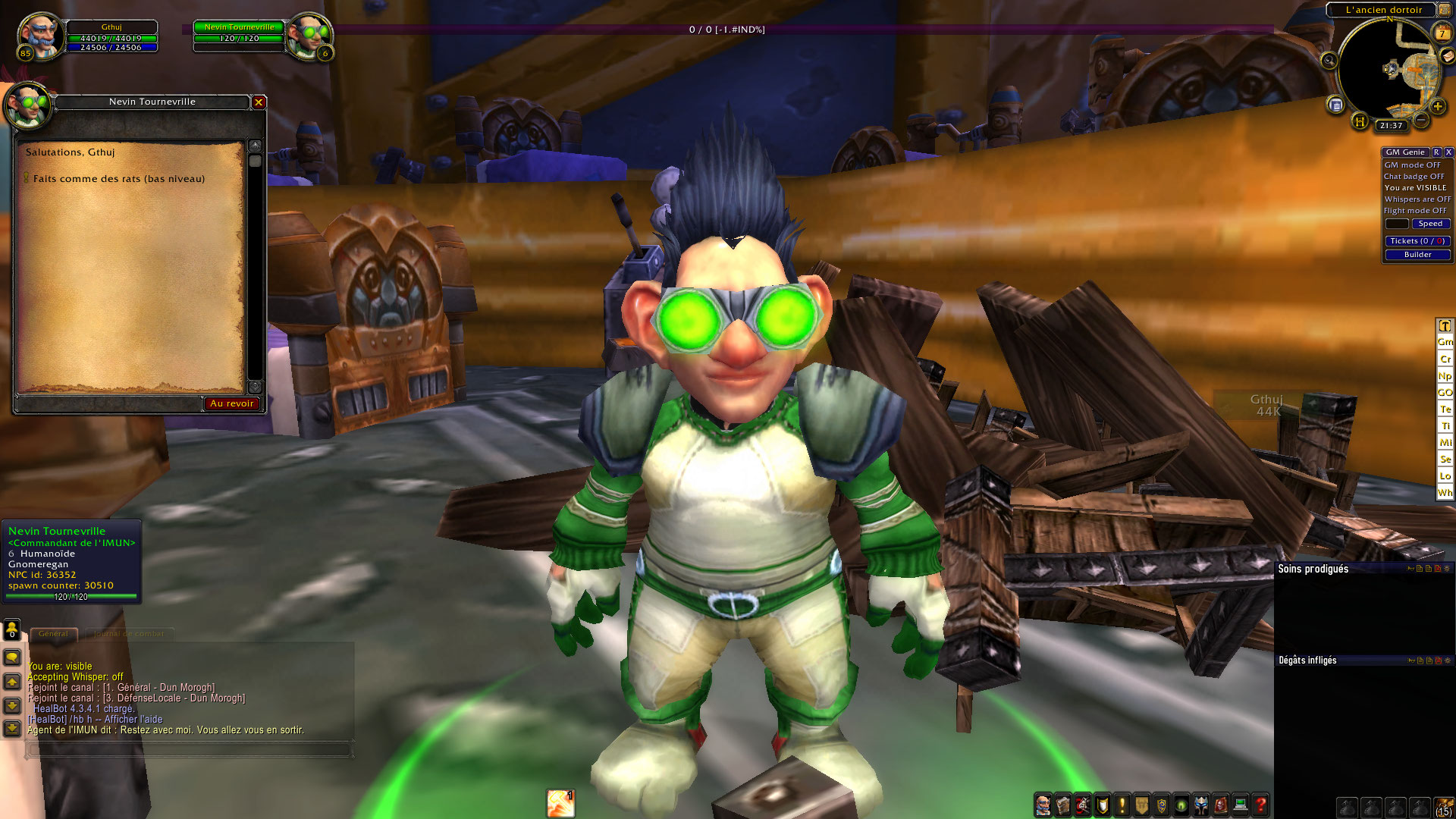Close the Nevin Tournevrille dialogue window

259,102
